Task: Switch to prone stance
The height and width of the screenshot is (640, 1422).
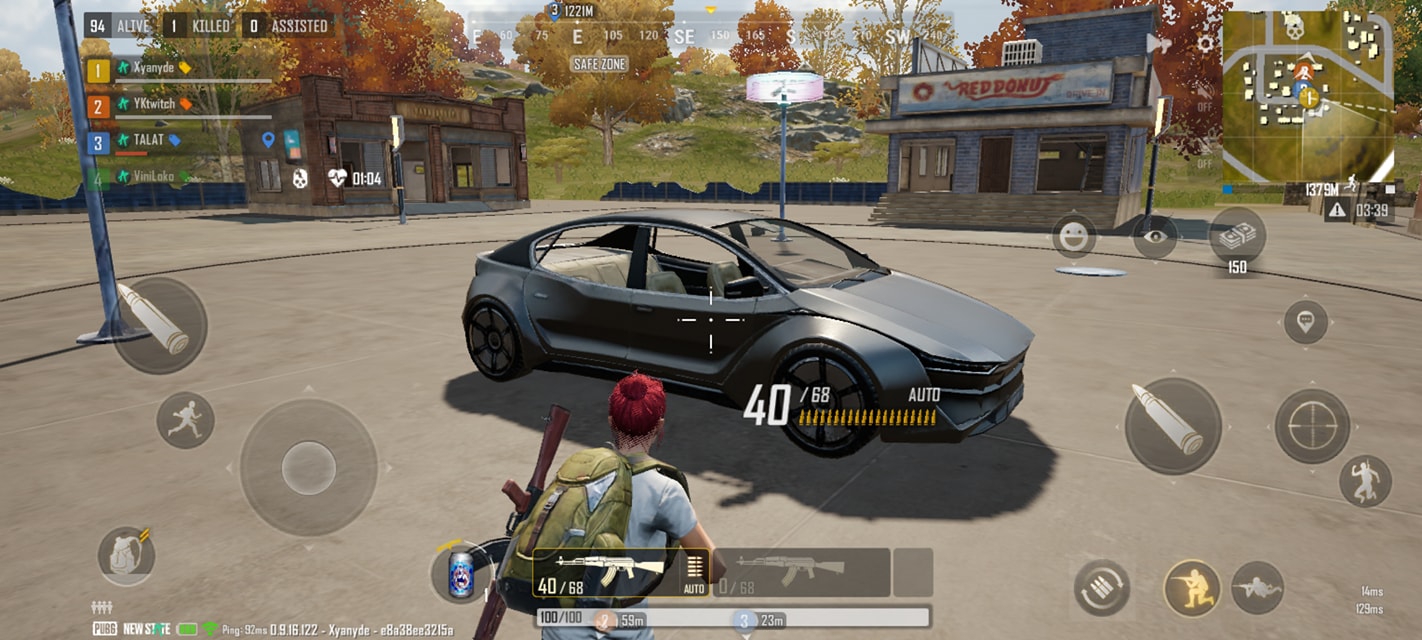Action: (1257, 588)
